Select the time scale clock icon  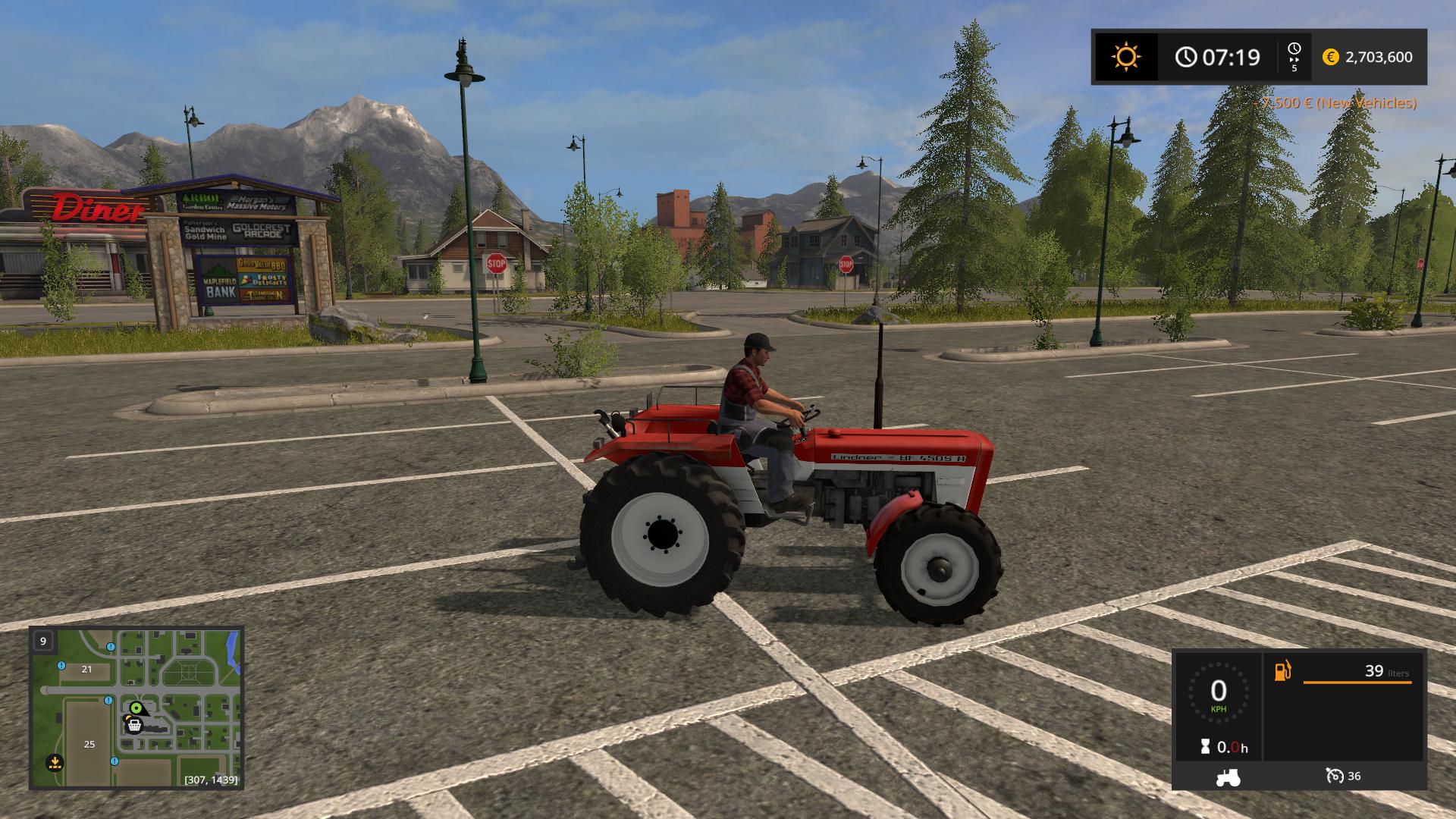pyautogui.click(x=1294, y=49)
